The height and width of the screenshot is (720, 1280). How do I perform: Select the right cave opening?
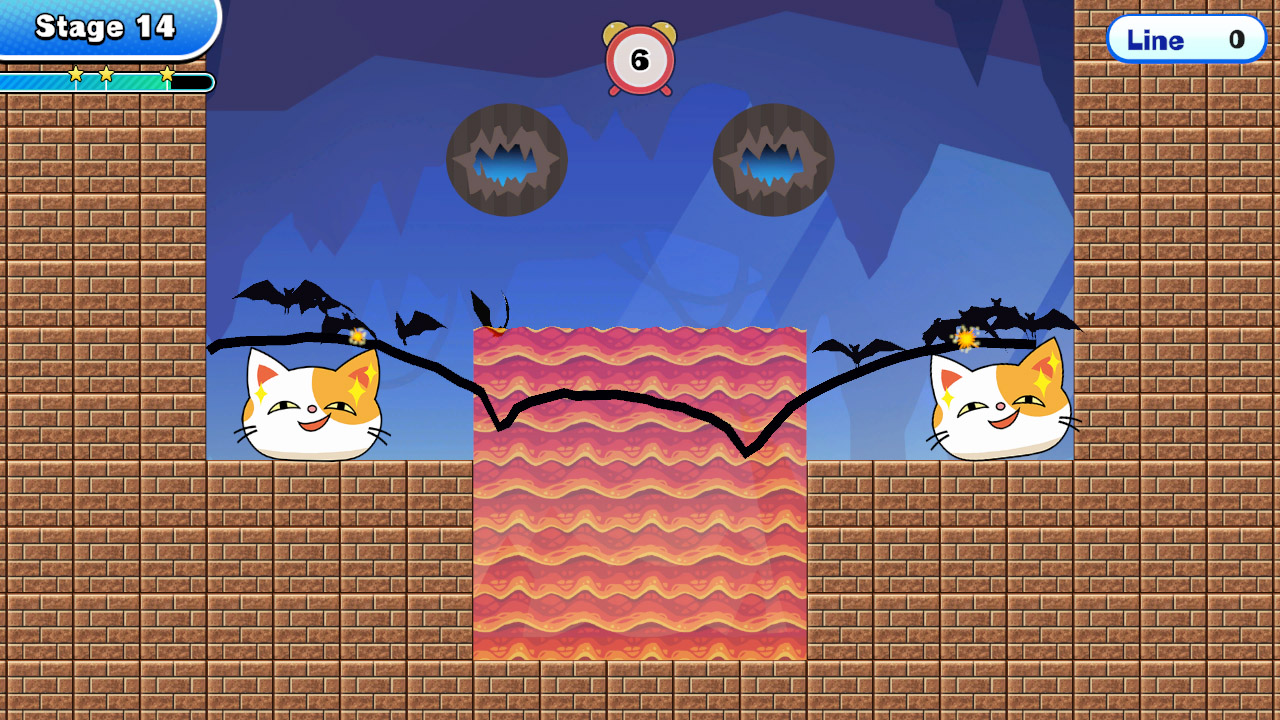pyautogui.click(x=772, y=158)
